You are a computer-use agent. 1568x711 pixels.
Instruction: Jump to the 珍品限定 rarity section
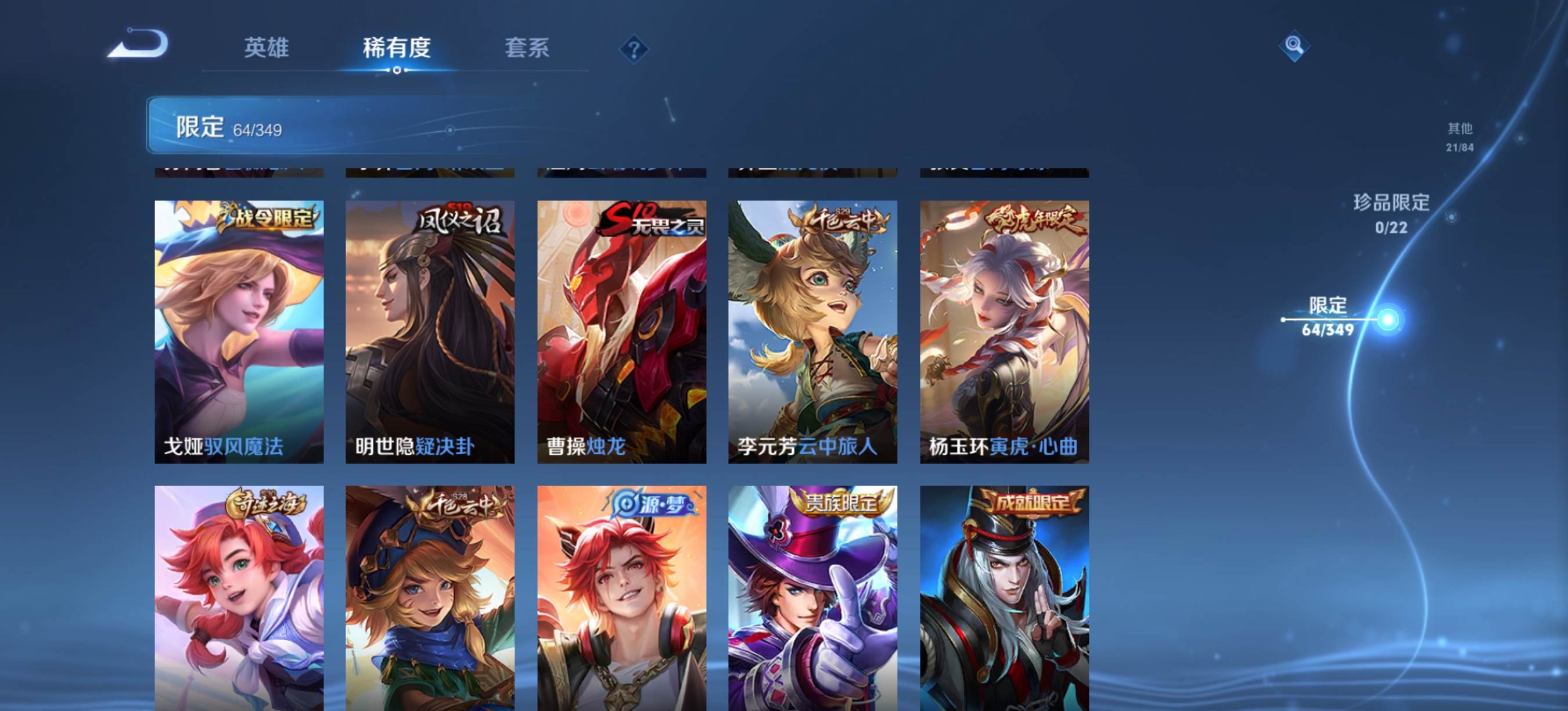tap(1391, 213)
